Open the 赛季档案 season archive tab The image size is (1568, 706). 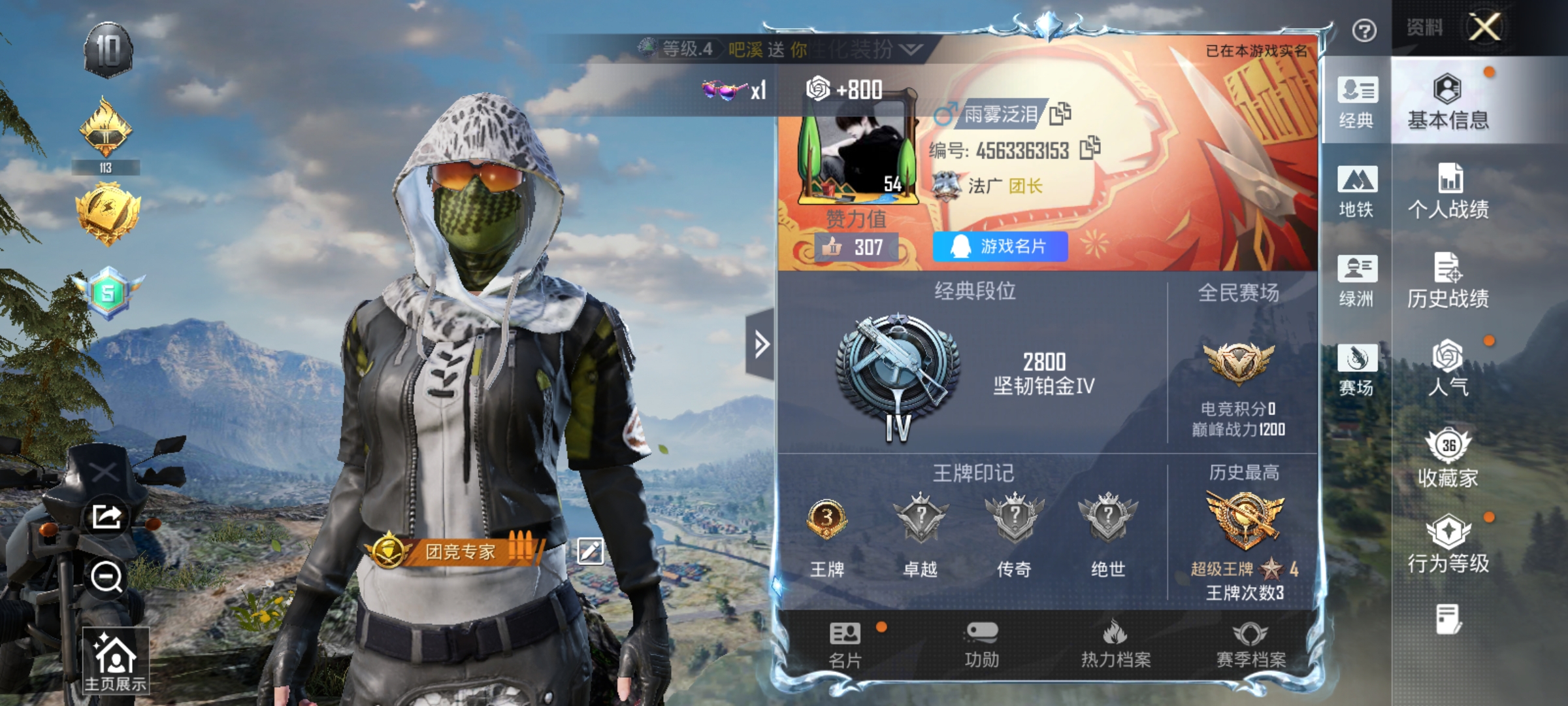coord(1250,645)
